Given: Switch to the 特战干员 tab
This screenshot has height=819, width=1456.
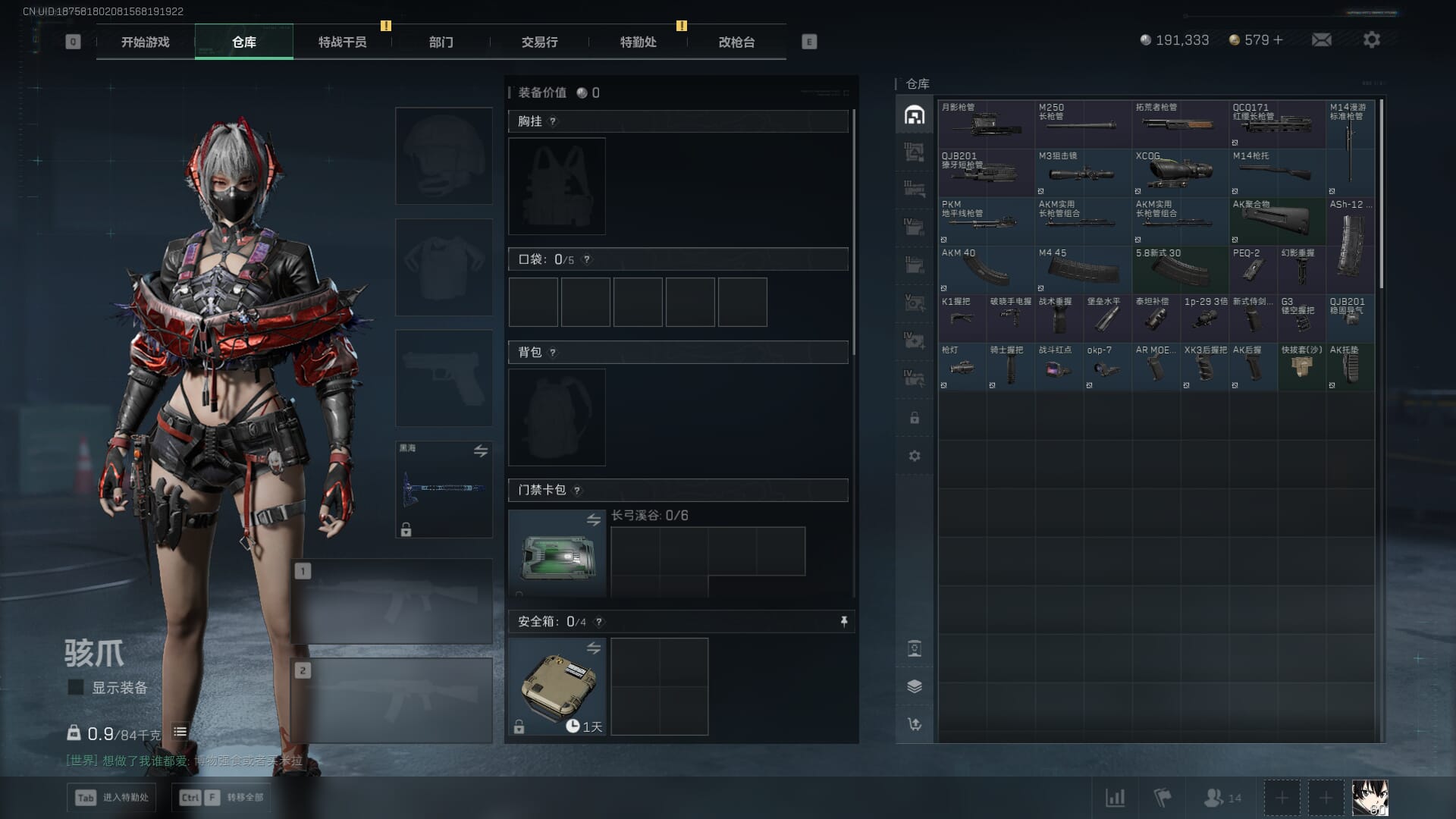Looking at the screenshot, I should [x=342, y=42].
